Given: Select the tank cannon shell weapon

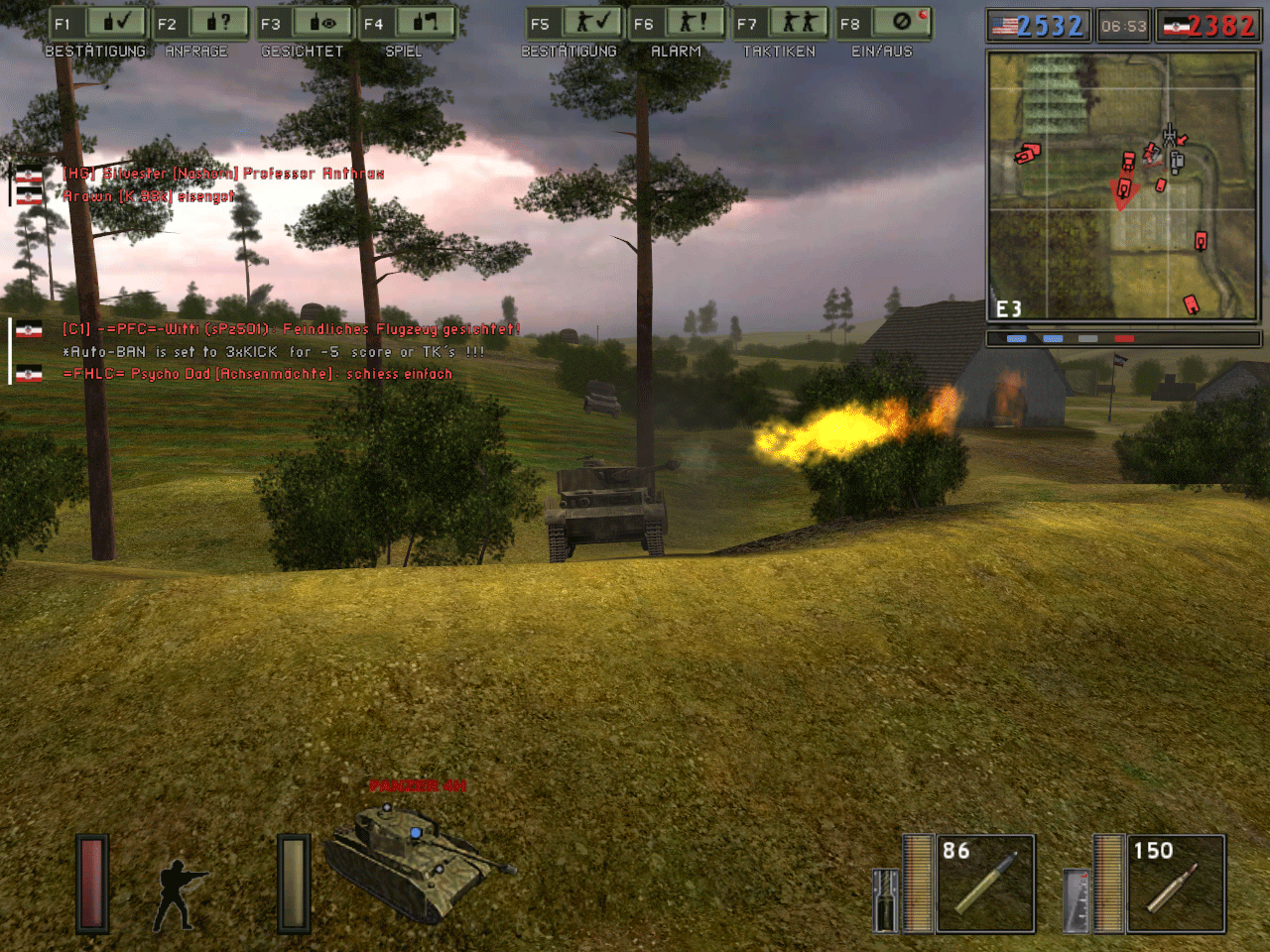Looking at the screenshot, I should [x=985, y=884].
